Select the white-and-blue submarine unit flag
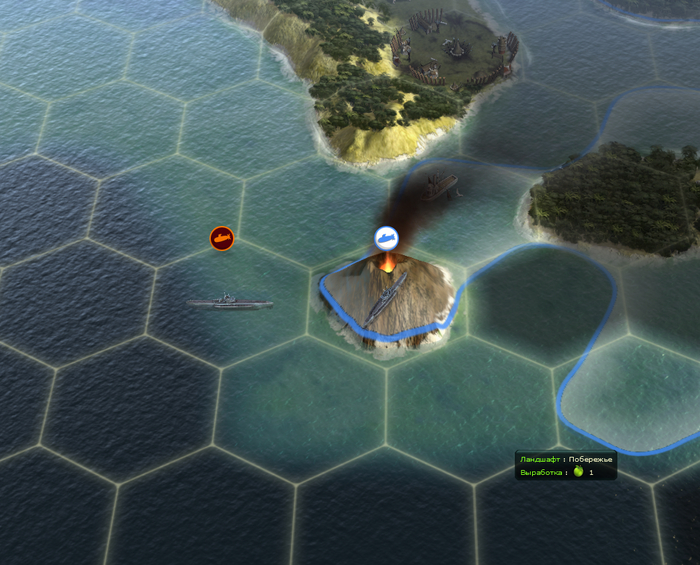The width and height of the screenshot is (700, 565). pyautogui.click(x=387, y=238)
